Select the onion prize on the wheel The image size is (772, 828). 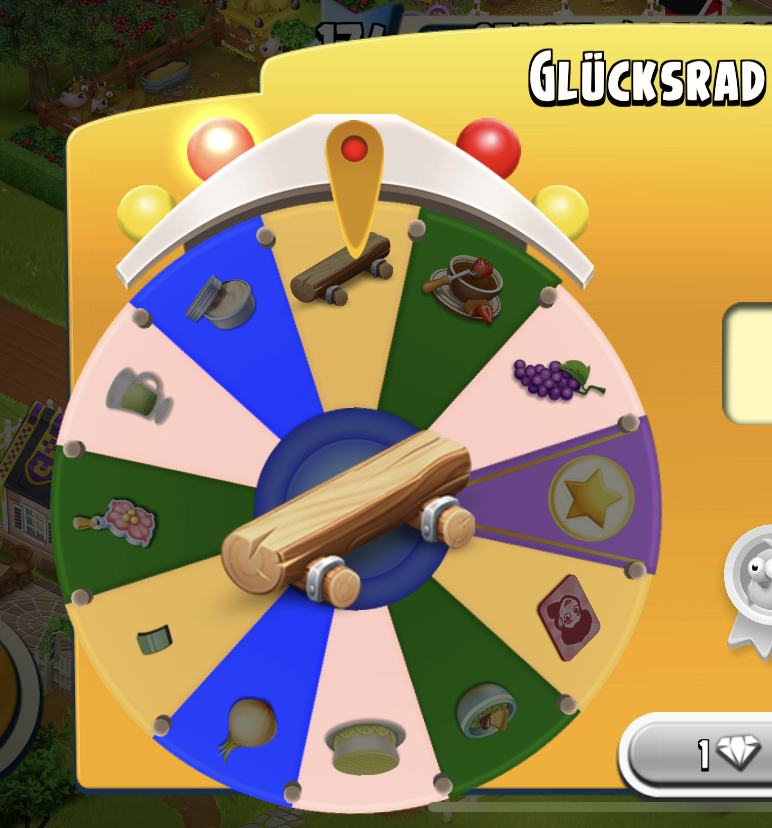click(x=248, y=725)
